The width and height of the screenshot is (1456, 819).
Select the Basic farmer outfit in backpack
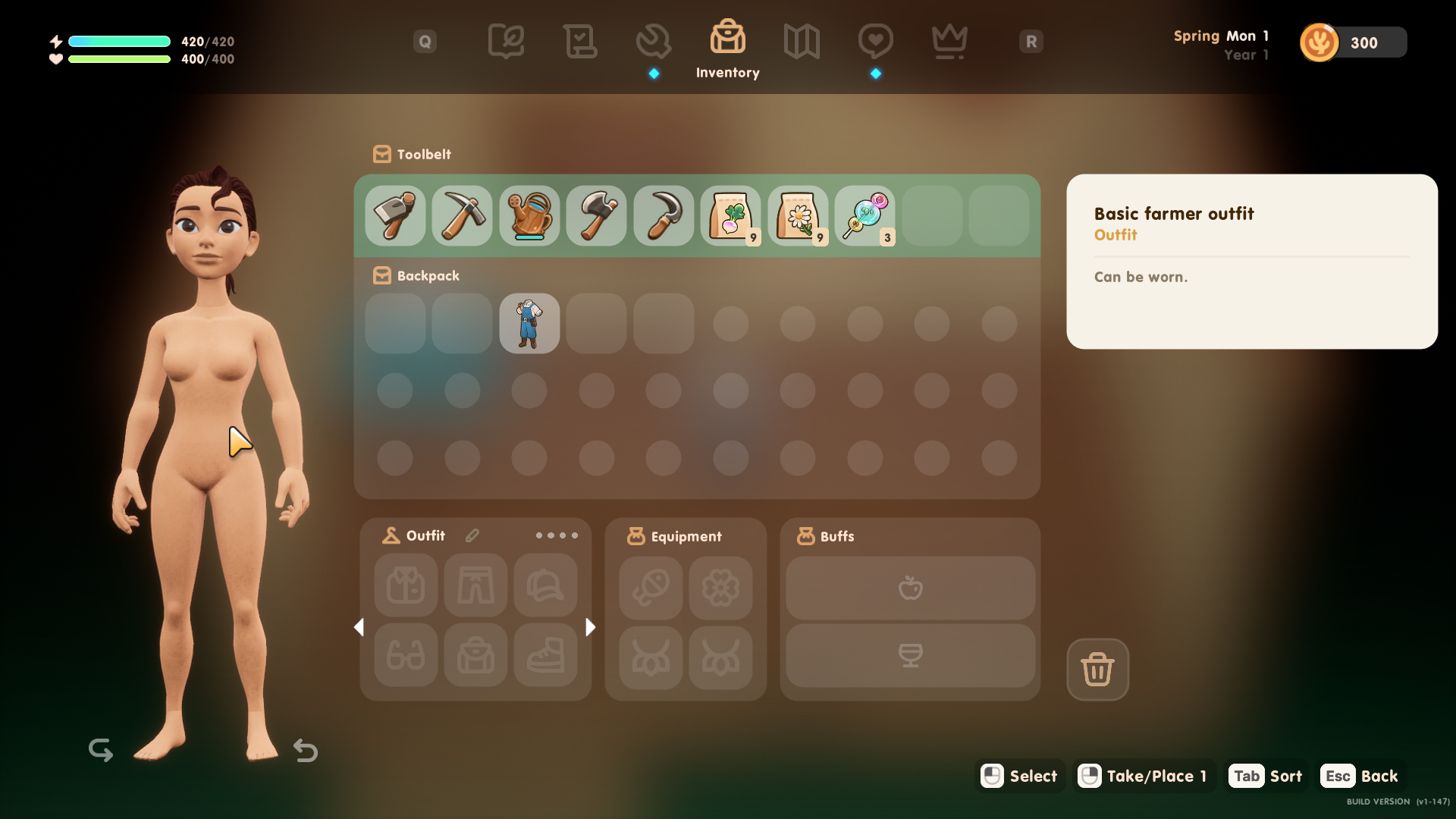(529, 324)
